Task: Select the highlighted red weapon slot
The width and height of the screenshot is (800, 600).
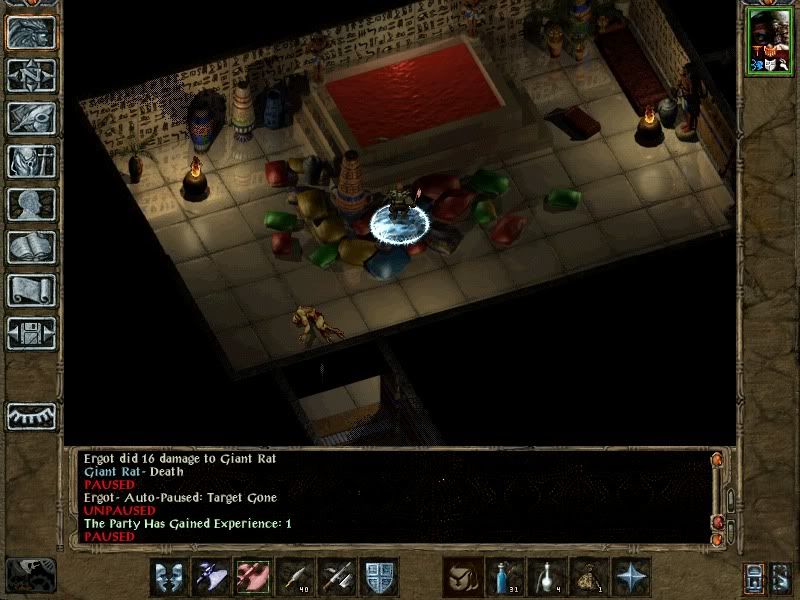Action: tap(253, 577)
